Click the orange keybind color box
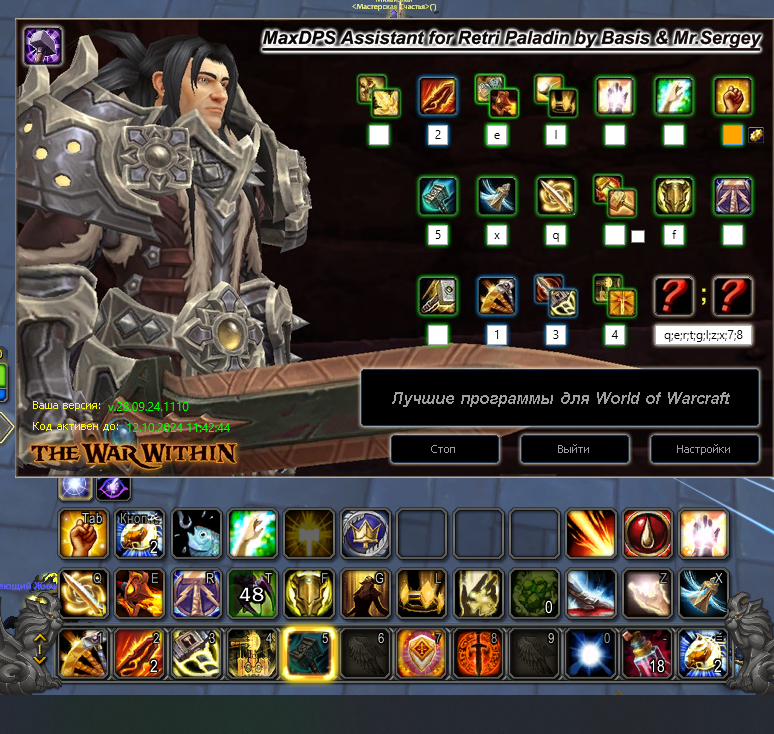The width and height of the screenshot is (774, 734). pyautogui.click(x=733, y=135)
